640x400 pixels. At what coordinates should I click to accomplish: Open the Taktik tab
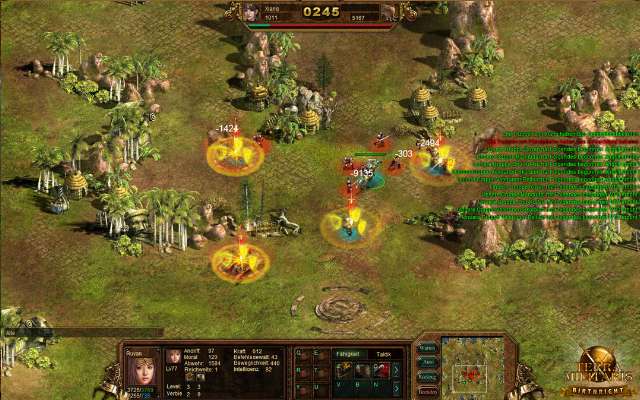[x=383, y=353]
